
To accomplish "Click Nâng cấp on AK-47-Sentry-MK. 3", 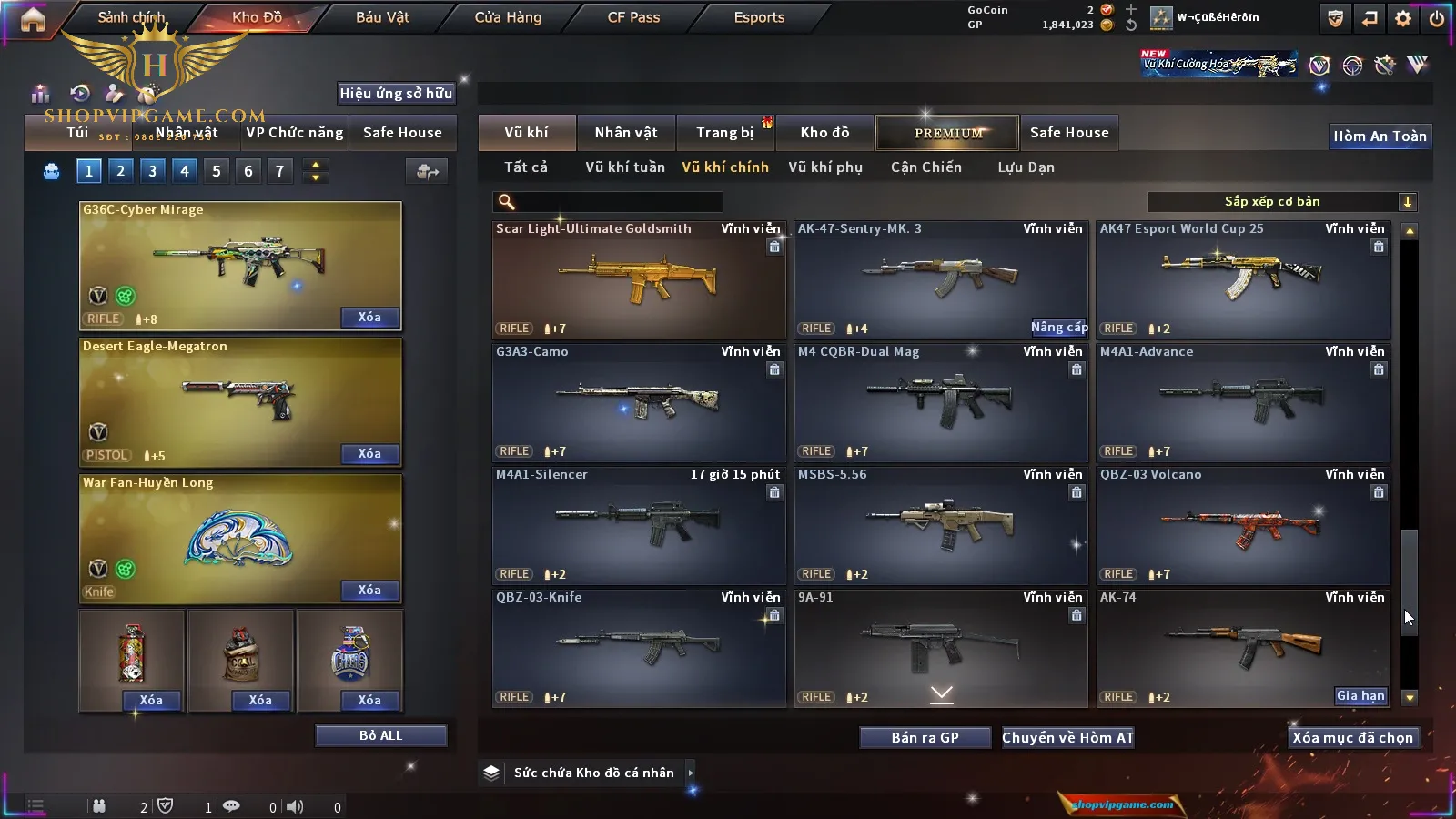I will 1058,328.
